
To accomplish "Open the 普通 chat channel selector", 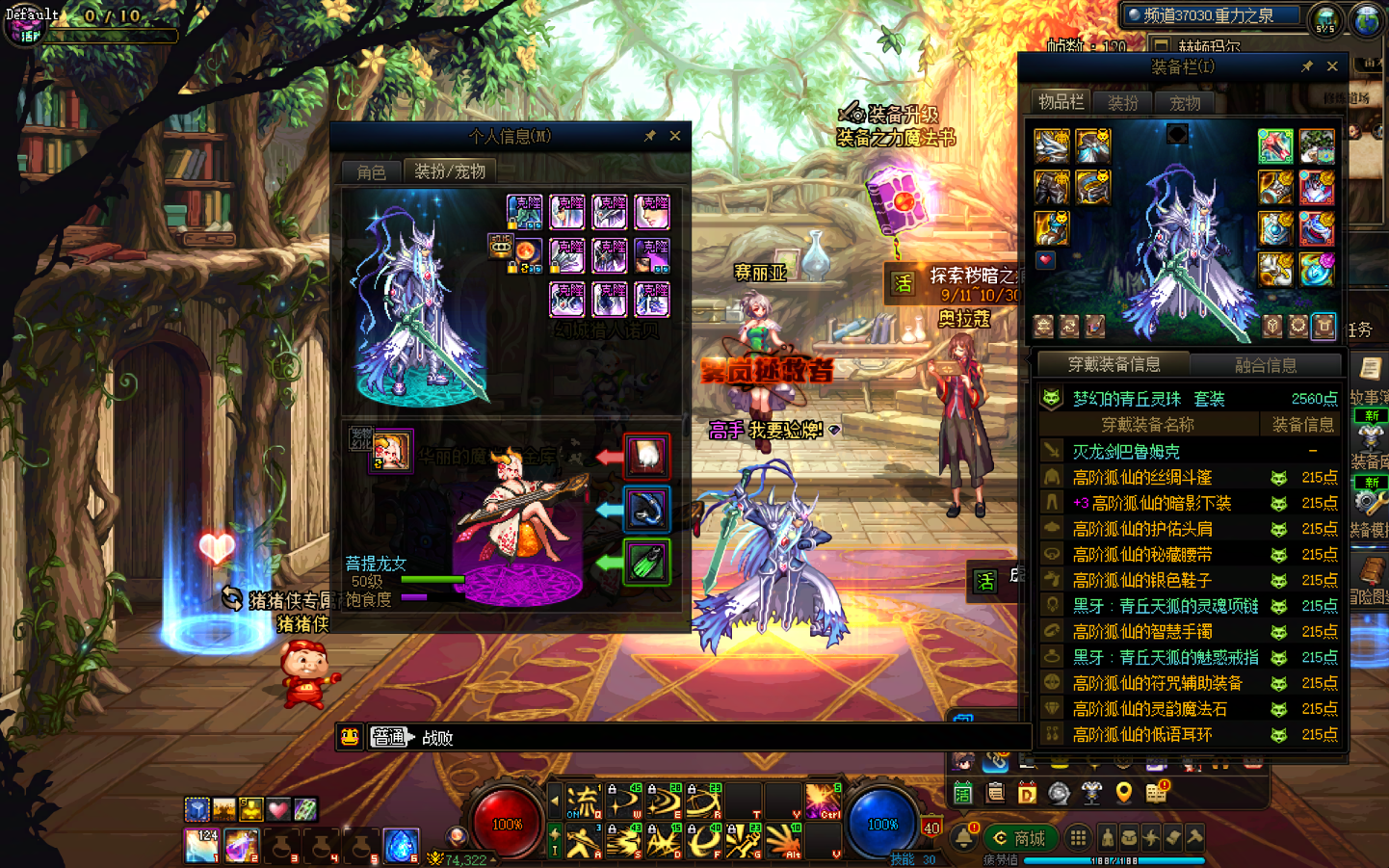I will coord(390,737).
